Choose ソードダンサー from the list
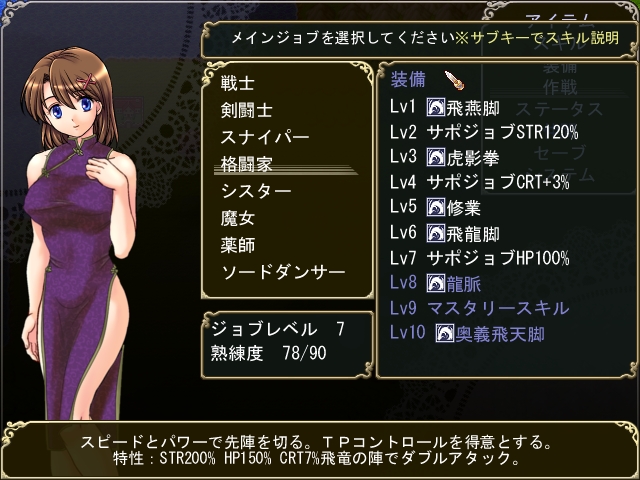The height and width of the screenshot is (480, 640). pyautogui.click(x=283, y=271)
